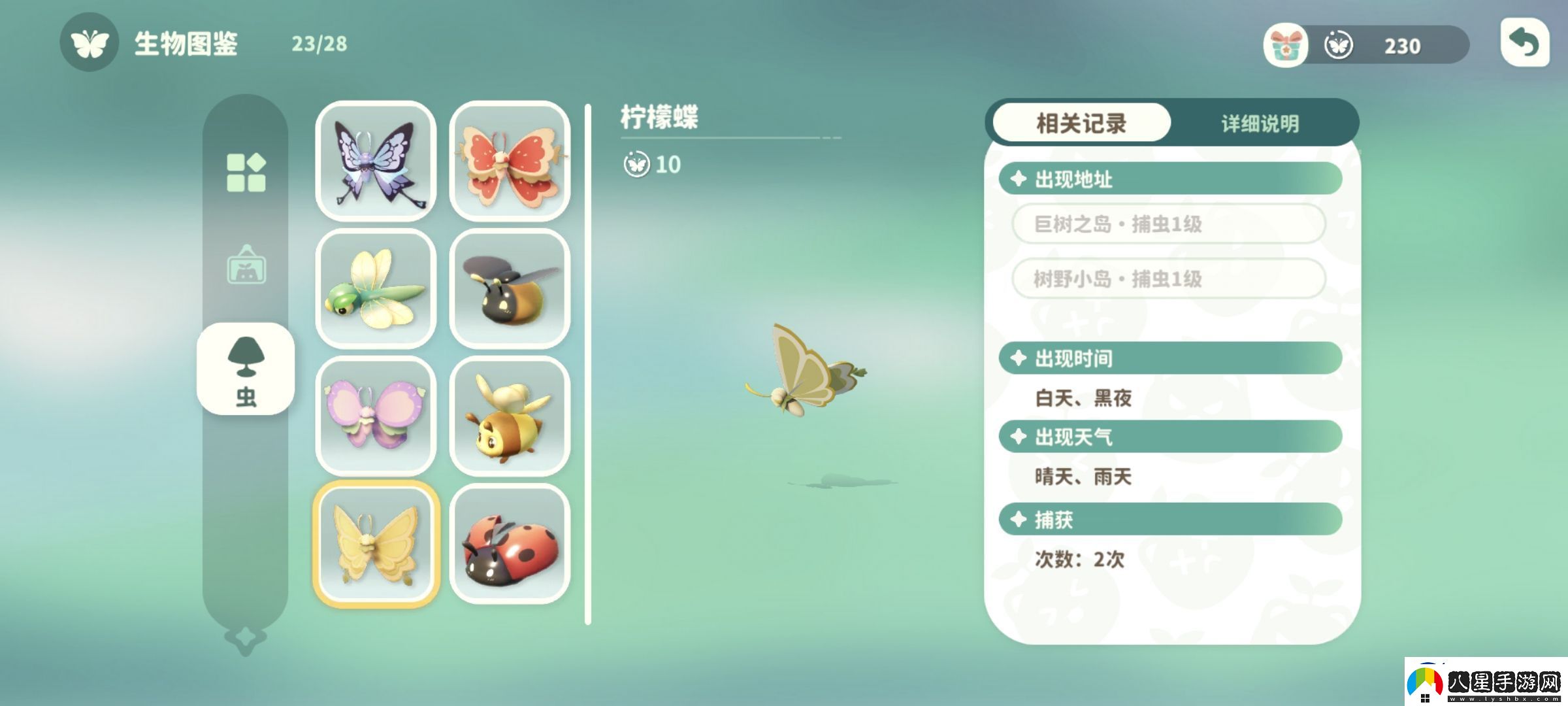The height and width of the screenshot is (706, 1568).
Task: Click the butterfly point icon beside 柠檬蝶's value 10
Action: [638, 165]
